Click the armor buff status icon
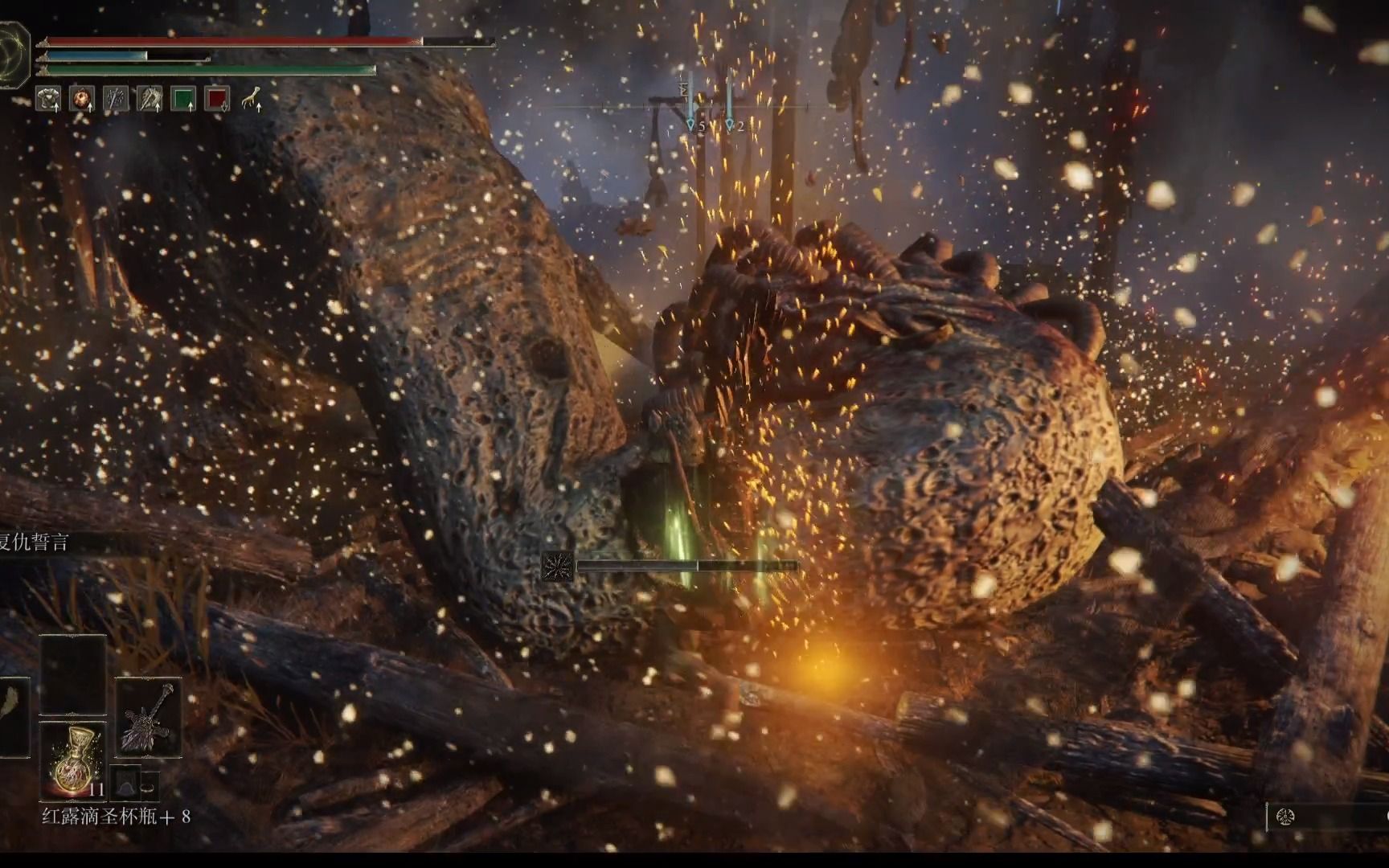 tap(48, 99)
